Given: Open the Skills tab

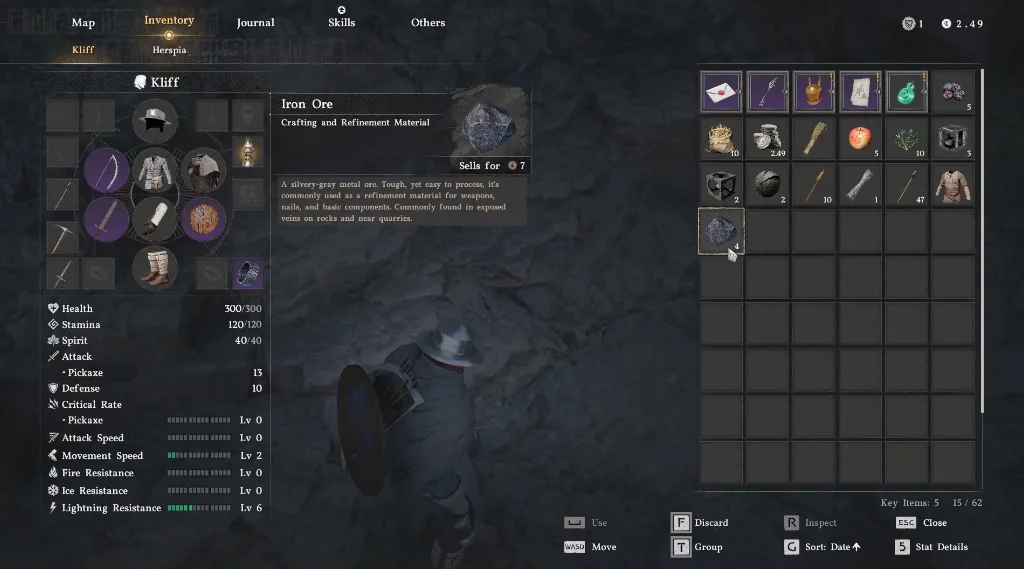Looking at the screenshot, I should point(341,22).
